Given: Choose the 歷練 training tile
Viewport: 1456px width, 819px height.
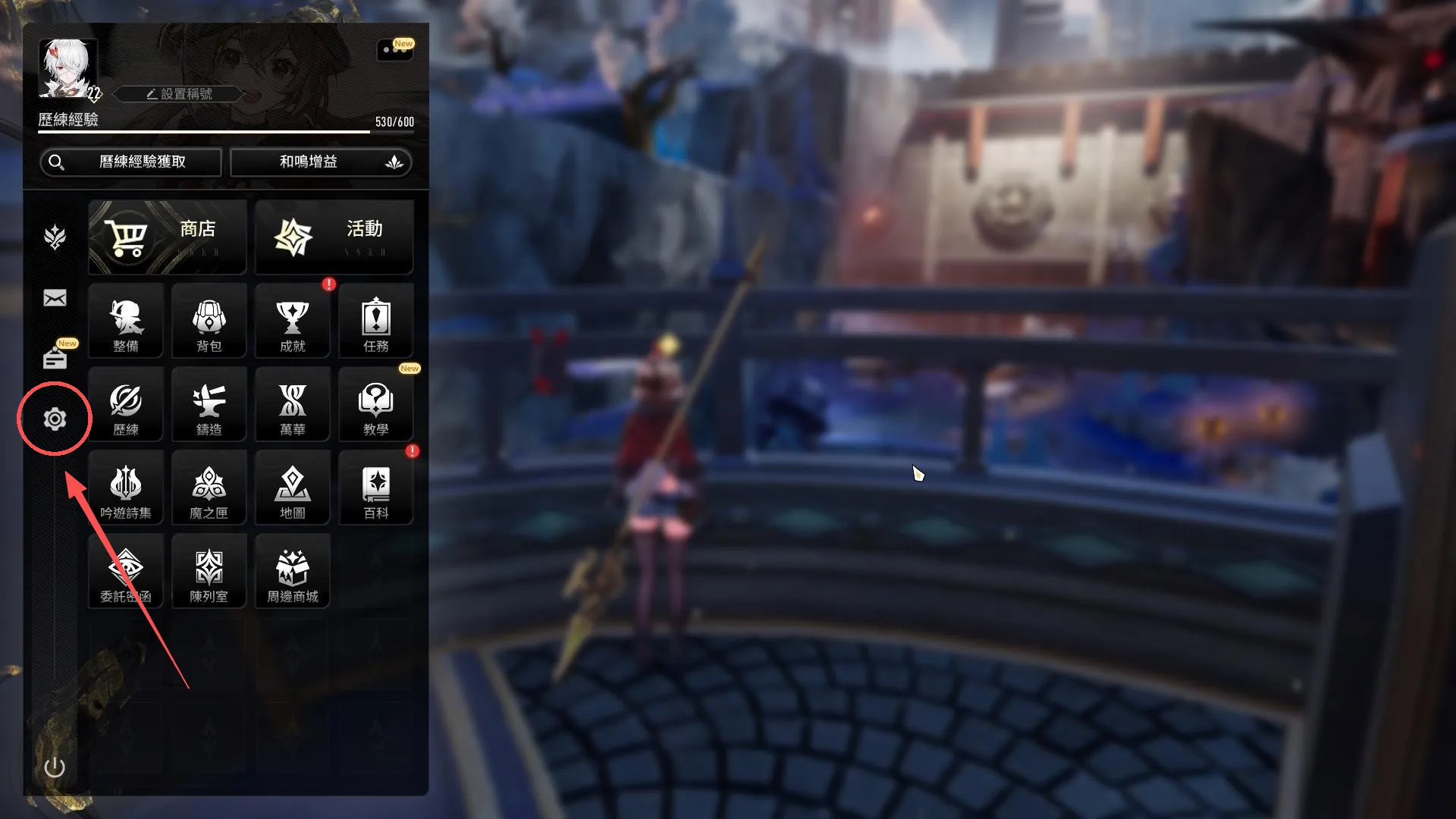Looking at the screenshot, I should [x=126, y=405].
